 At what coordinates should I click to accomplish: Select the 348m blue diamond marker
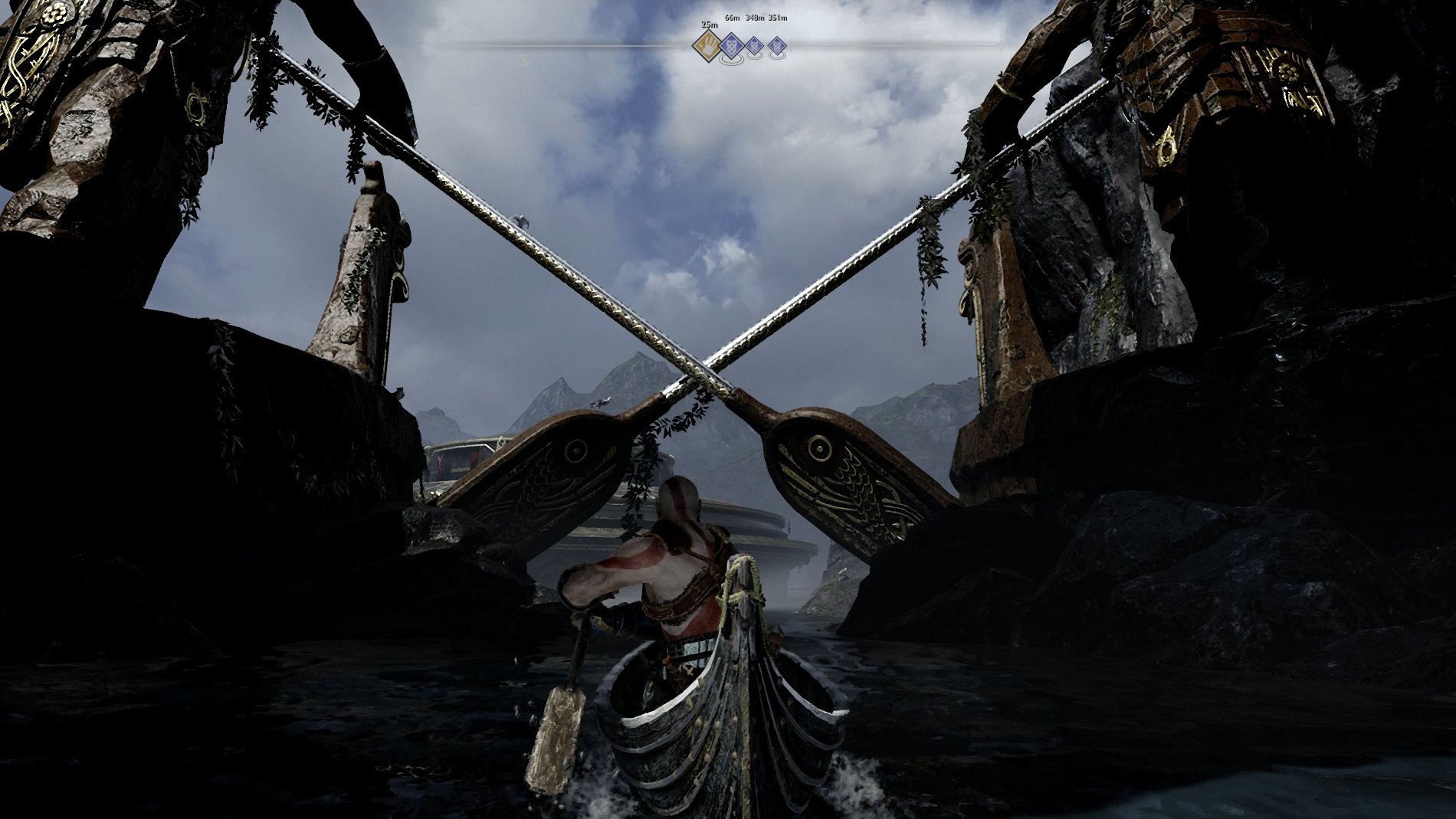tap(754, 46)
